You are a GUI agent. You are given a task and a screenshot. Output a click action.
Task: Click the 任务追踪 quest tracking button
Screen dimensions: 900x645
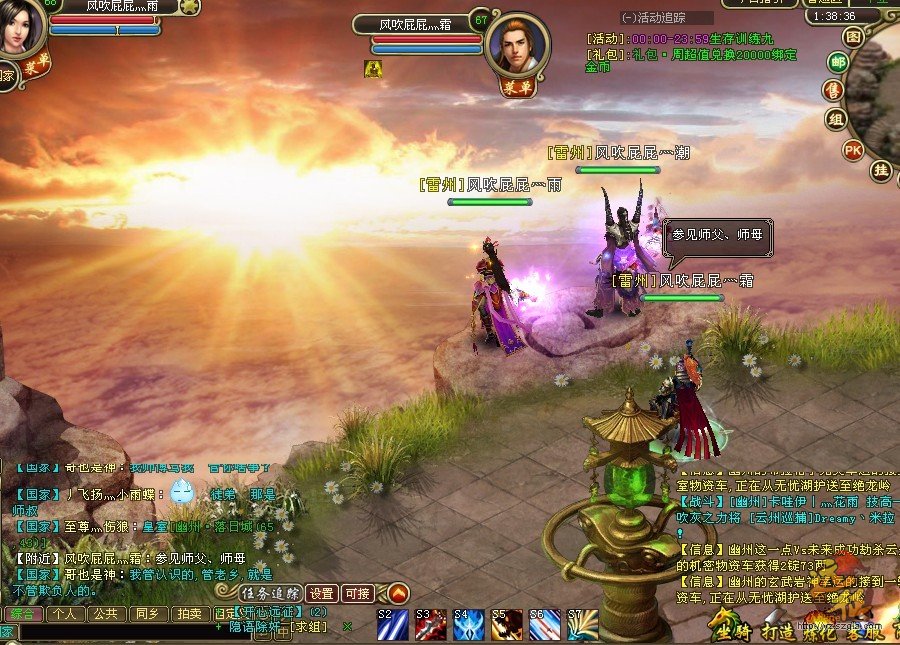pyautogui.click(x=270, y=593)
